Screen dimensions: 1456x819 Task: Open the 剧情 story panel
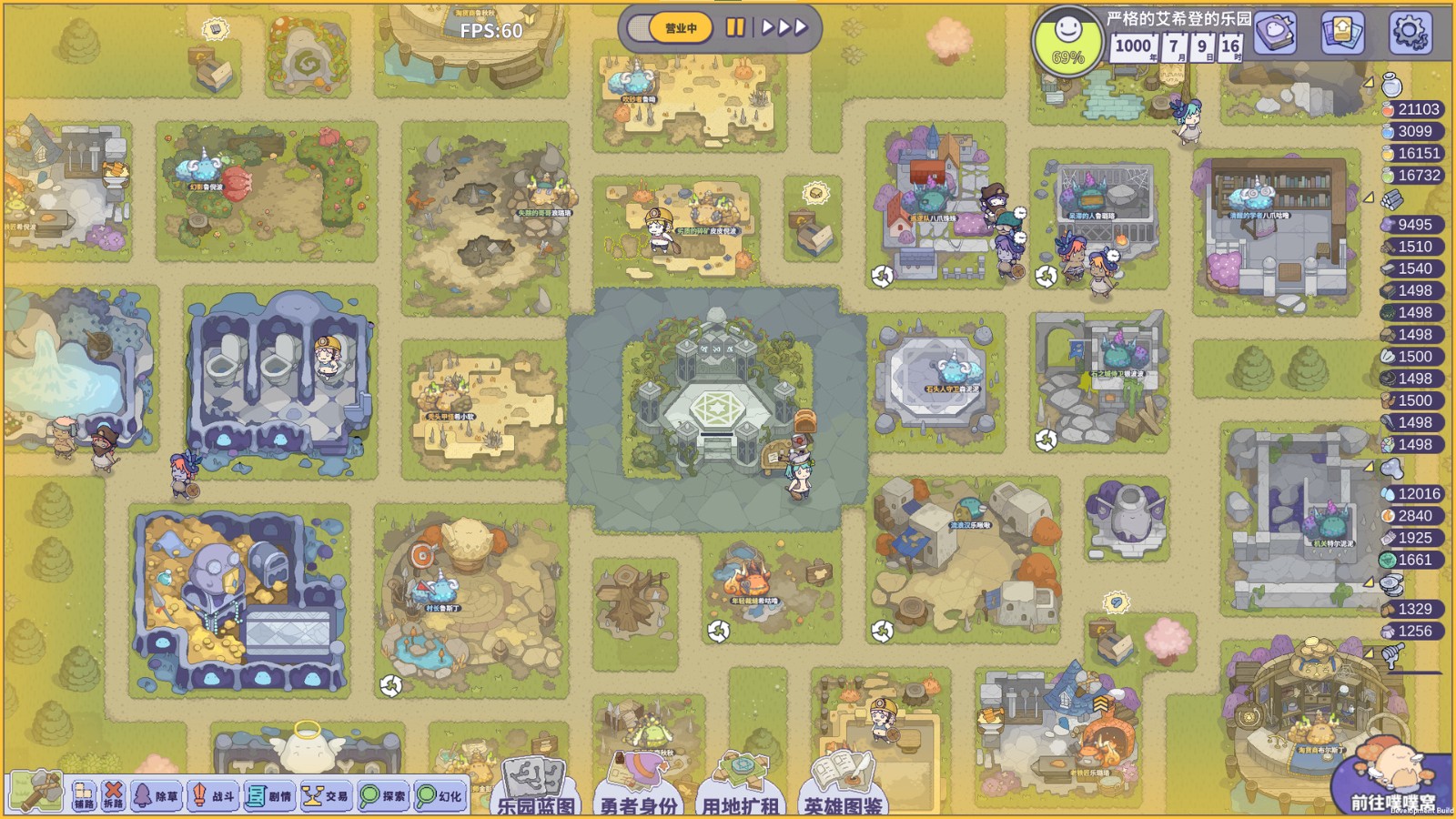268,794
